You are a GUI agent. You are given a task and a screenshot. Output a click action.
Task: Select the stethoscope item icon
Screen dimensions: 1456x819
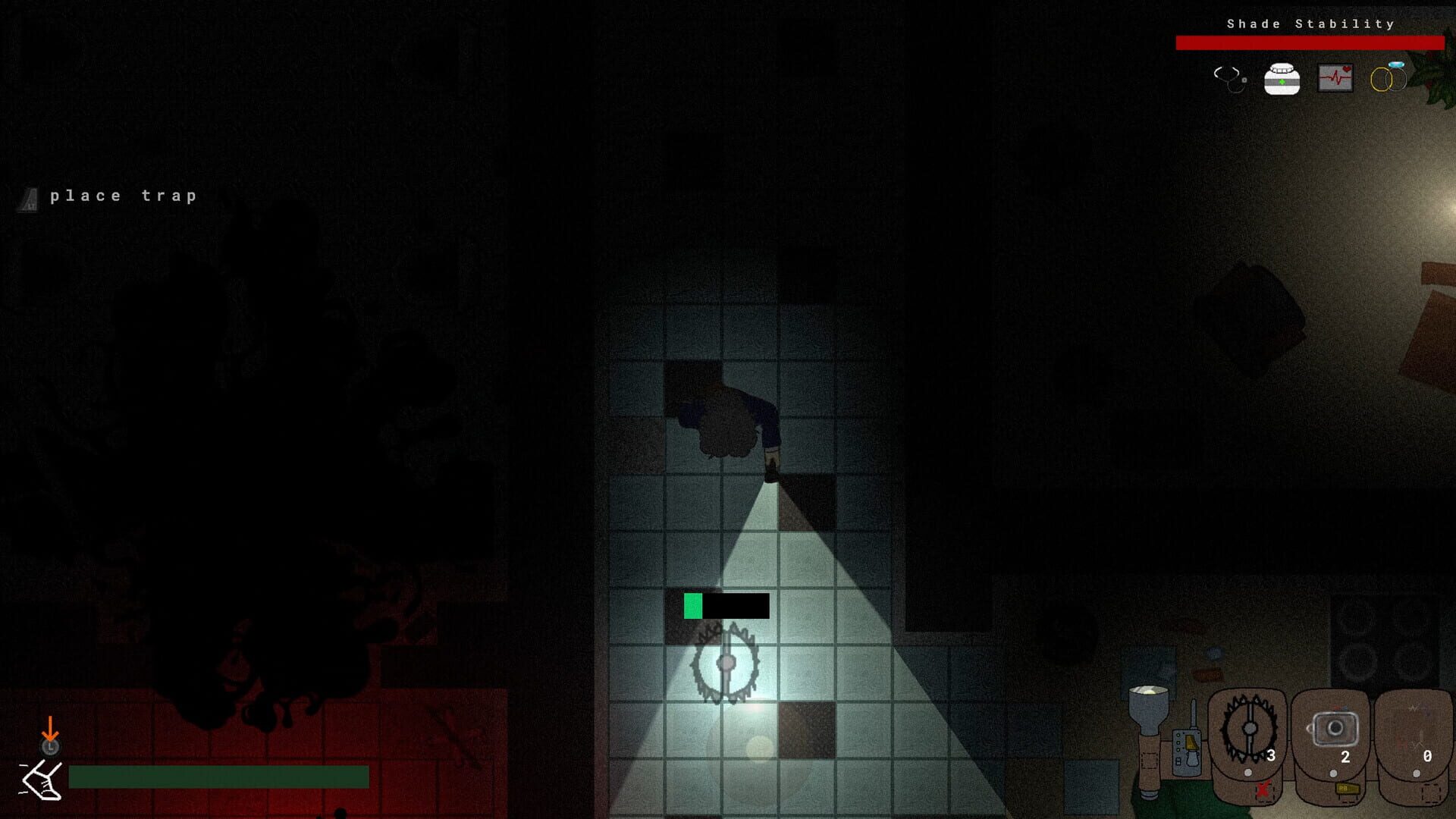(1230, 79)
